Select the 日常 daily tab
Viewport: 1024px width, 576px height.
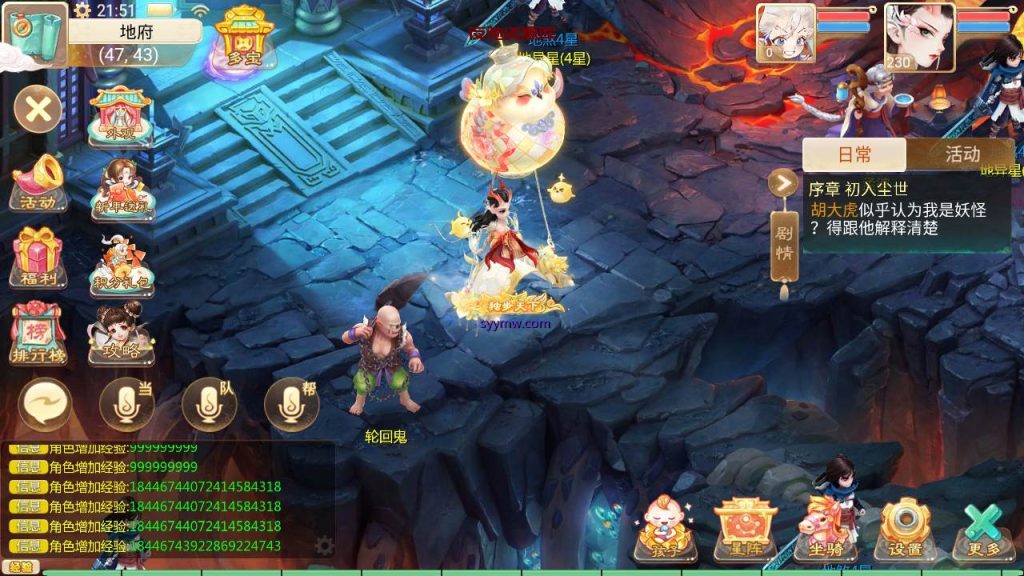point(854,154)
